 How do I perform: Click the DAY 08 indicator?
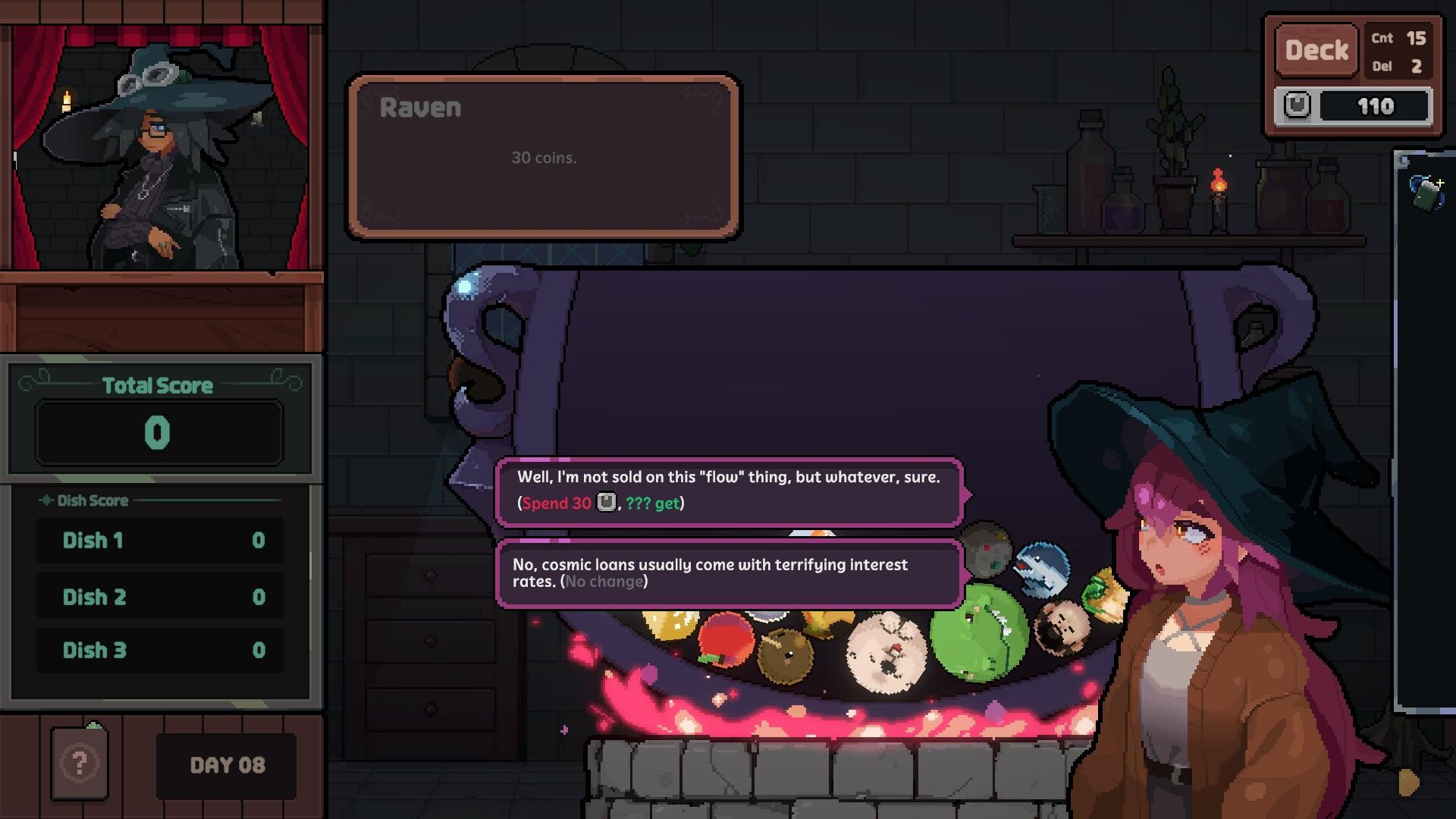(226, 765)
